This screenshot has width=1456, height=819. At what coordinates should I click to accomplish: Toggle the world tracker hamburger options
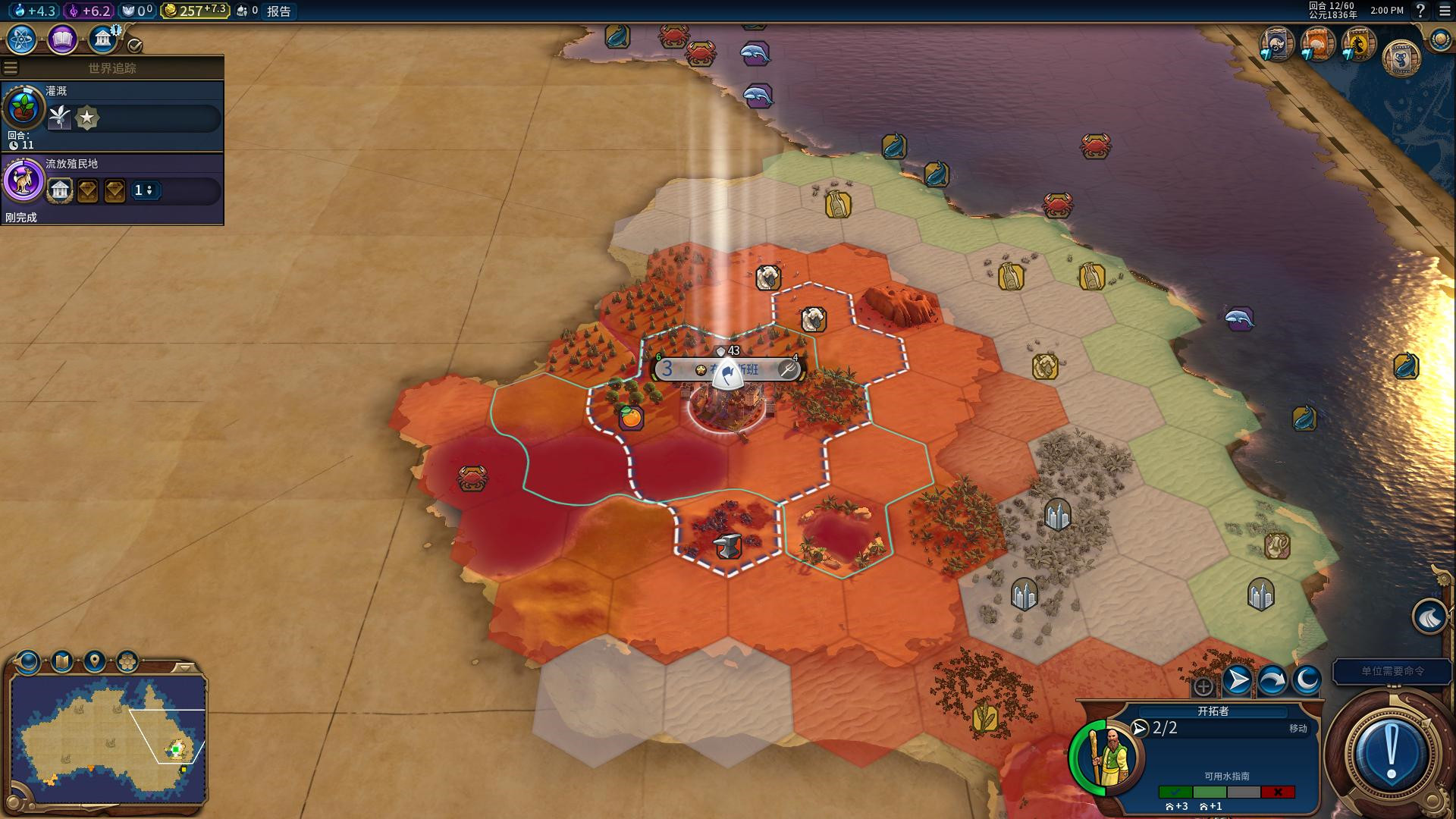pos(11,68)
